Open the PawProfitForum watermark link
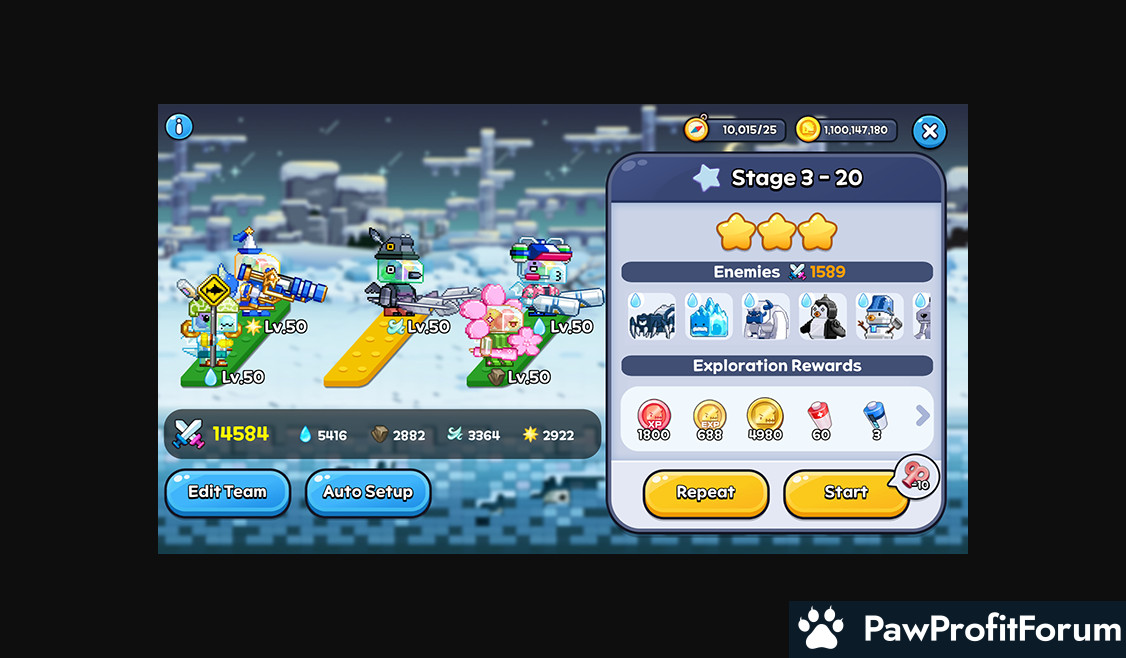Image resolution: width=1126 pixels, height=658 pixels. 958,630
